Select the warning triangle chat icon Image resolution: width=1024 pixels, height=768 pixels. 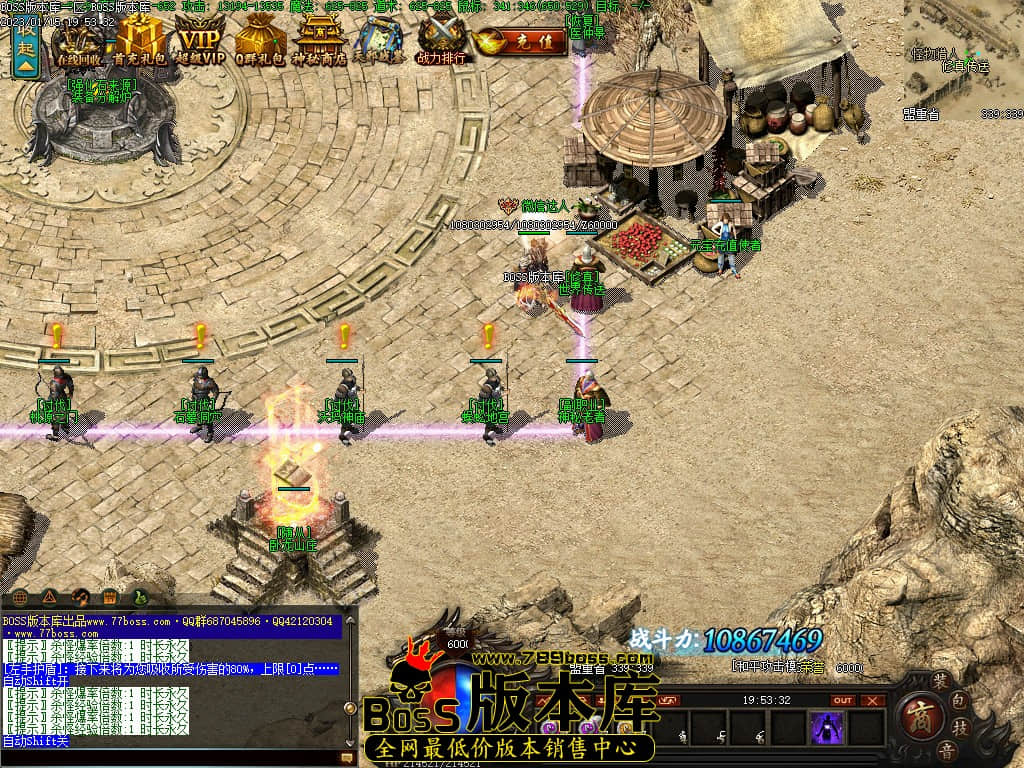50,597
